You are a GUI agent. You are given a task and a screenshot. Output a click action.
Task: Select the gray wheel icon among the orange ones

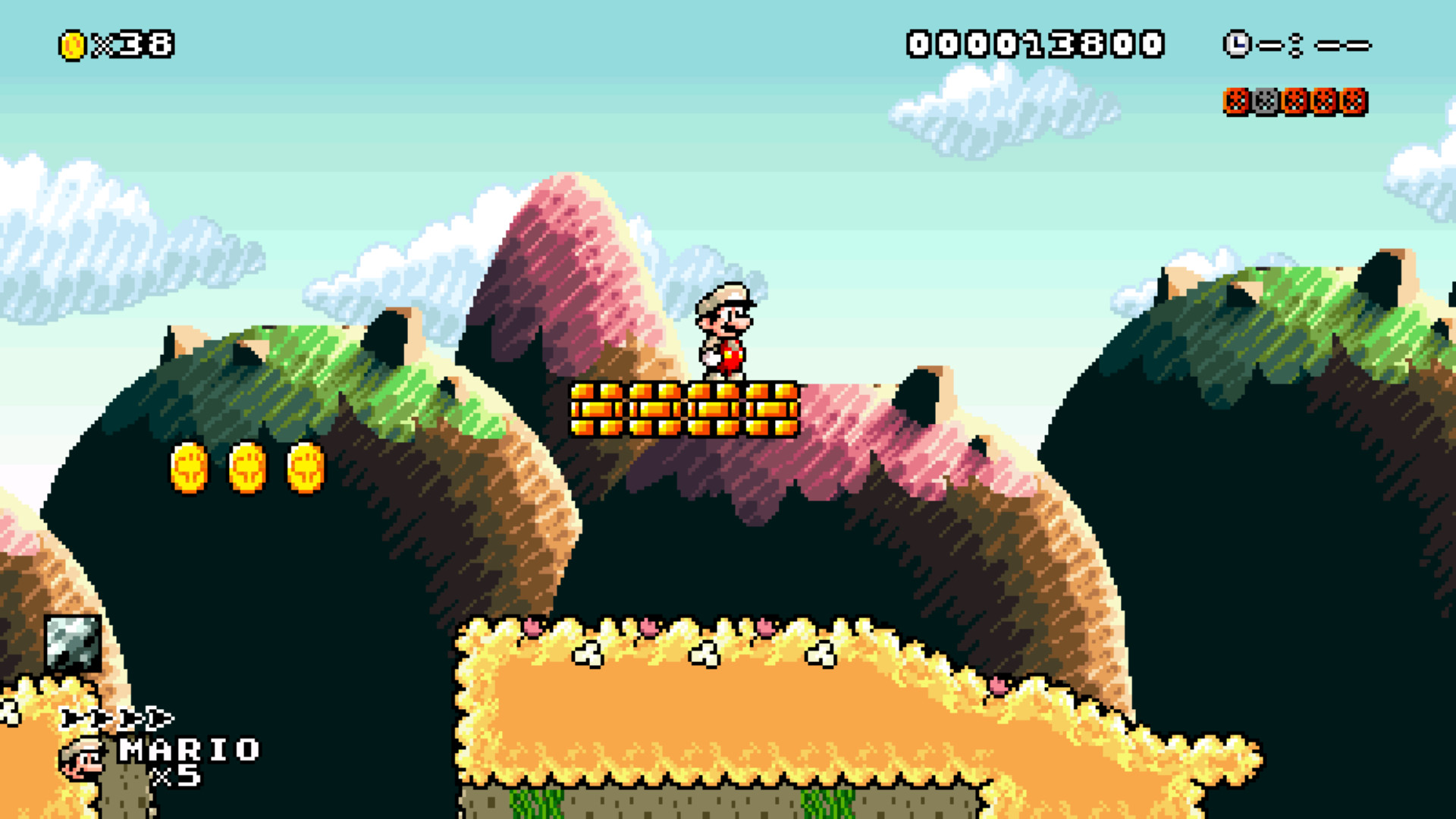coord(1266,101)
